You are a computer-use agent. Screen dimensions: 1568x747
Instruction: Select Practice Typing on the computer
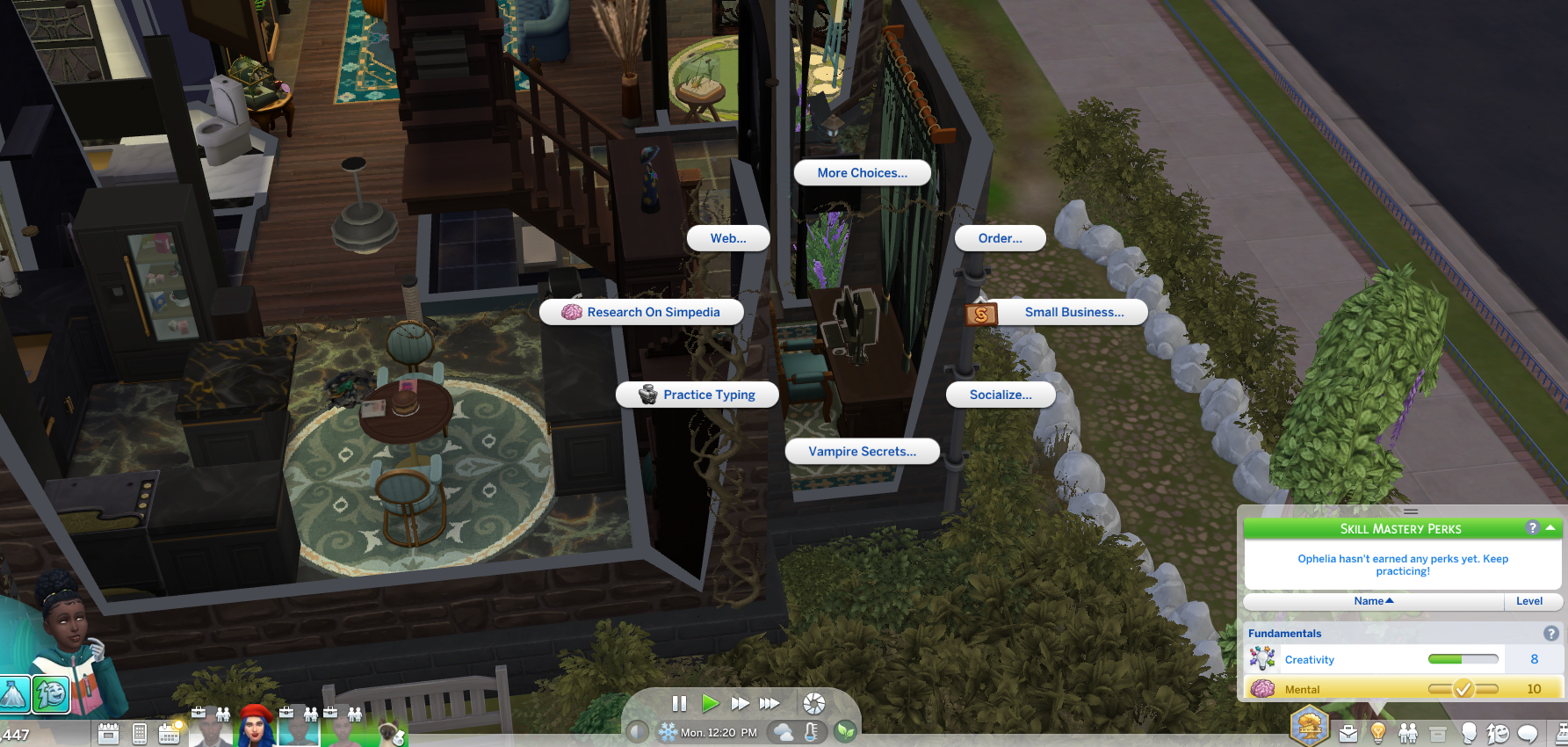pos(697,395)
